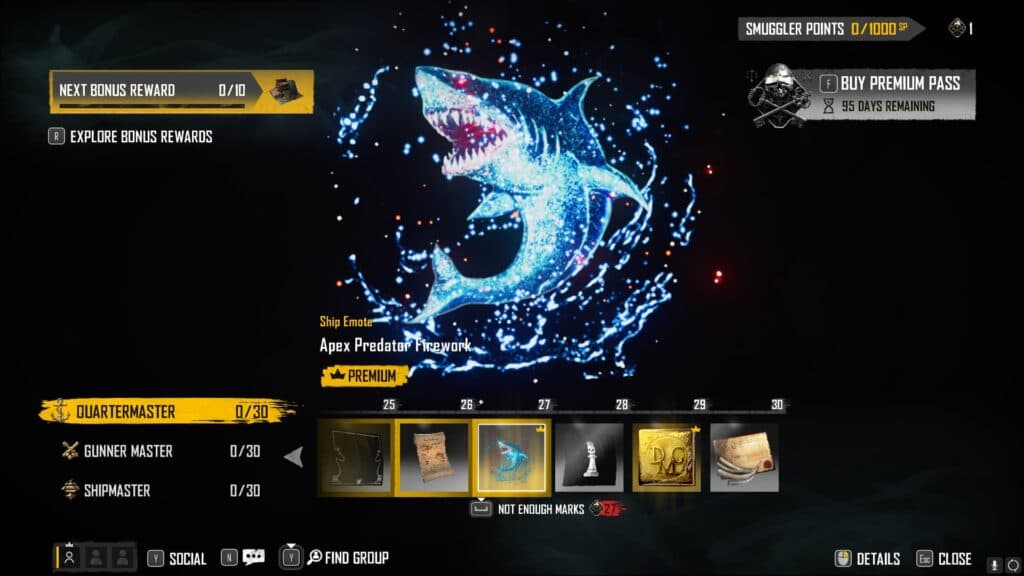The height and width of the screenshot is (576, 1024).
Task: Select your player slot in the party
Action: [69, 558]
